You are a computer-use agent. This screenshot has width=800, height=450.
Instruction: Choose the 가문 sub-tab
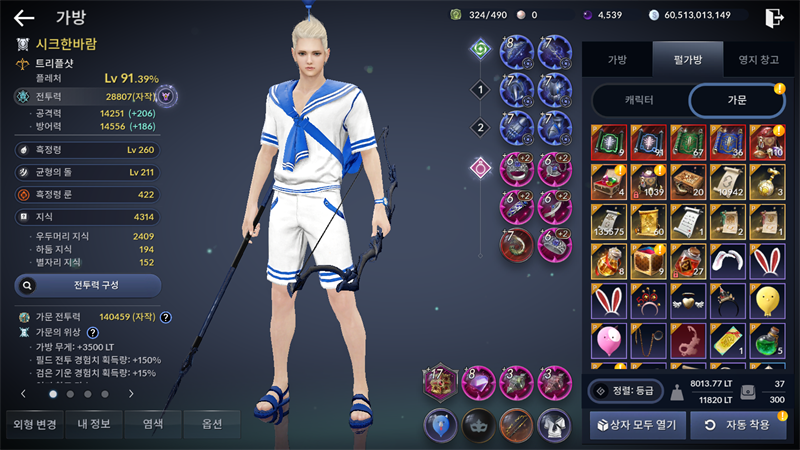click(738, 101)
